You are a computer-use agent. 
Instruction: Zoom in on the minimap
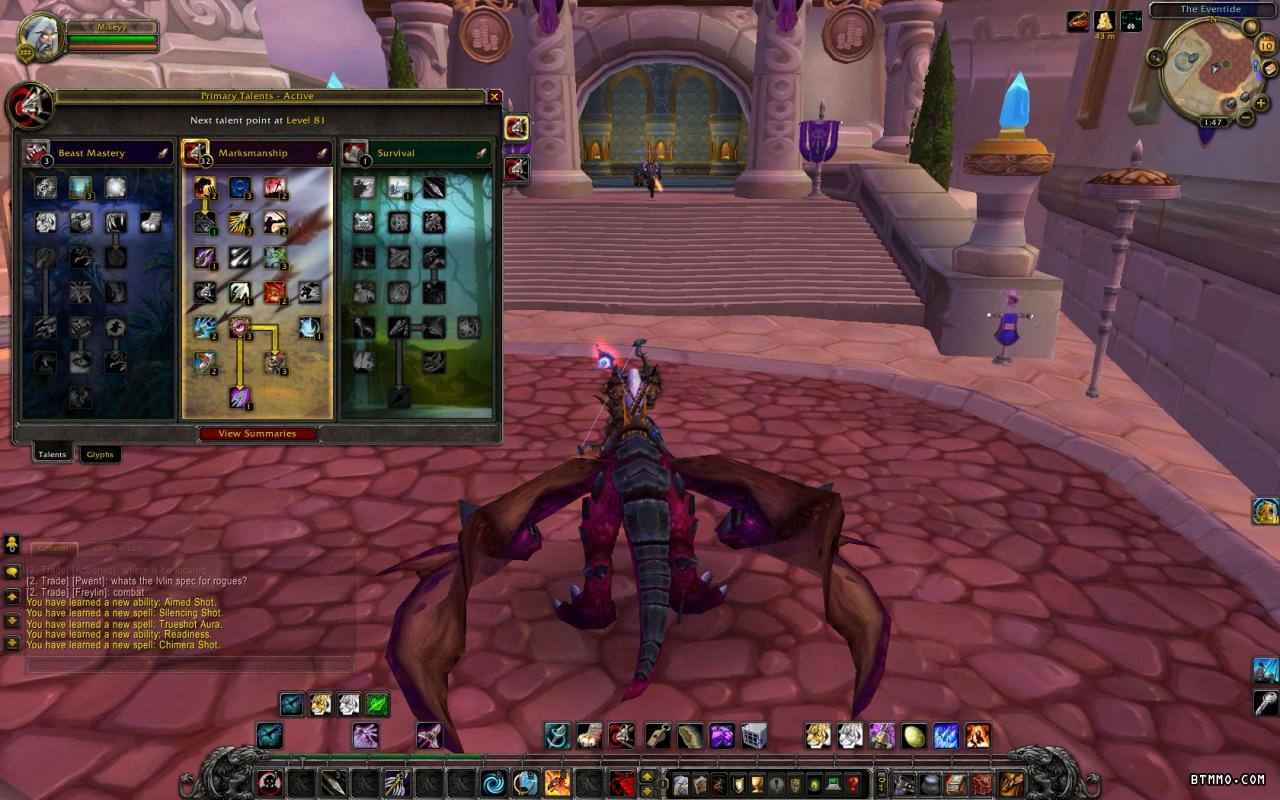pos(1259,102)
